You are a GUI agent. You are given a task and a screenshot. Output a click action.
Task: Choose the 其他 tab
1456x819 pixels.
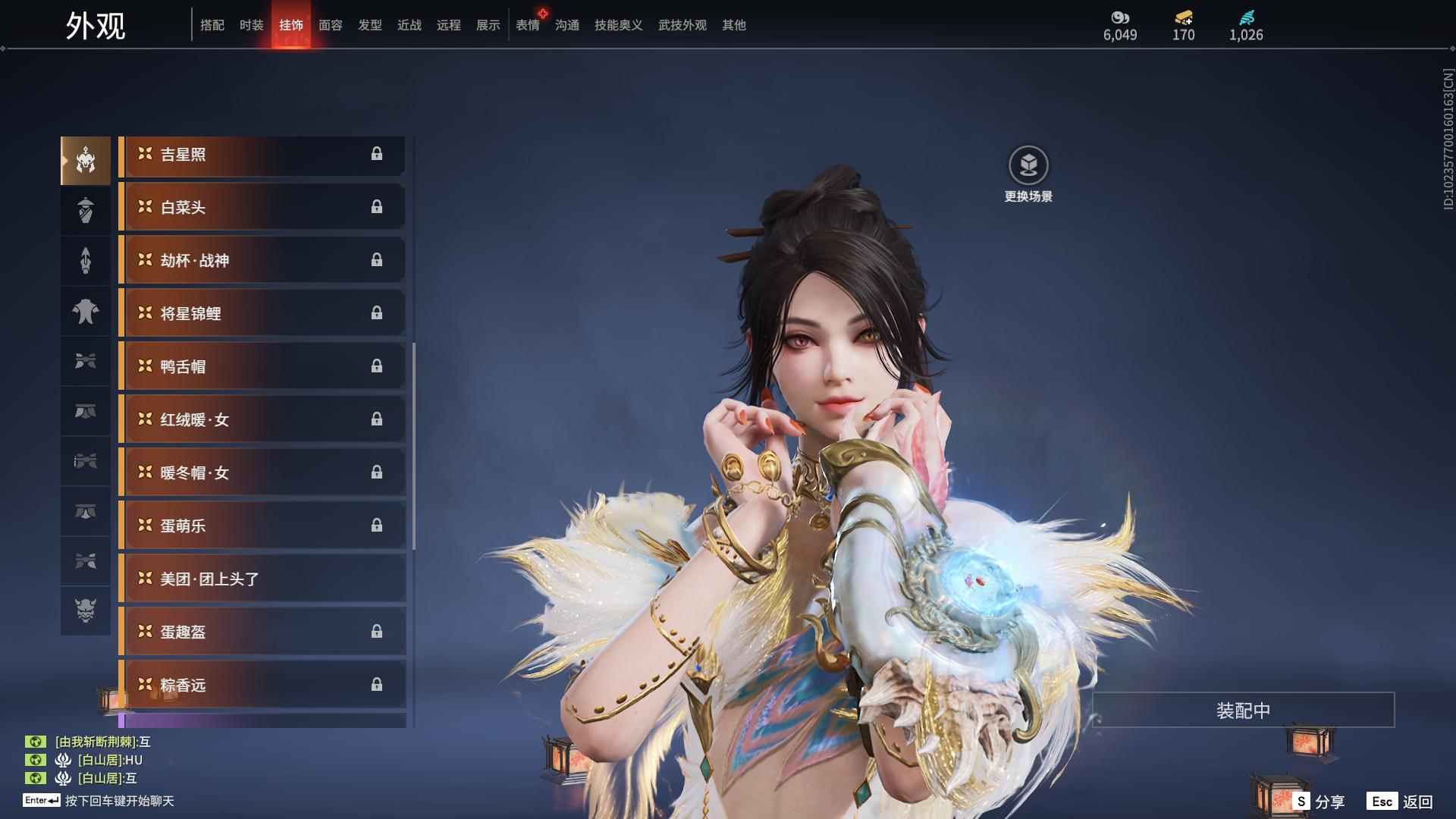pyautogui.click(x=734, y=25)
